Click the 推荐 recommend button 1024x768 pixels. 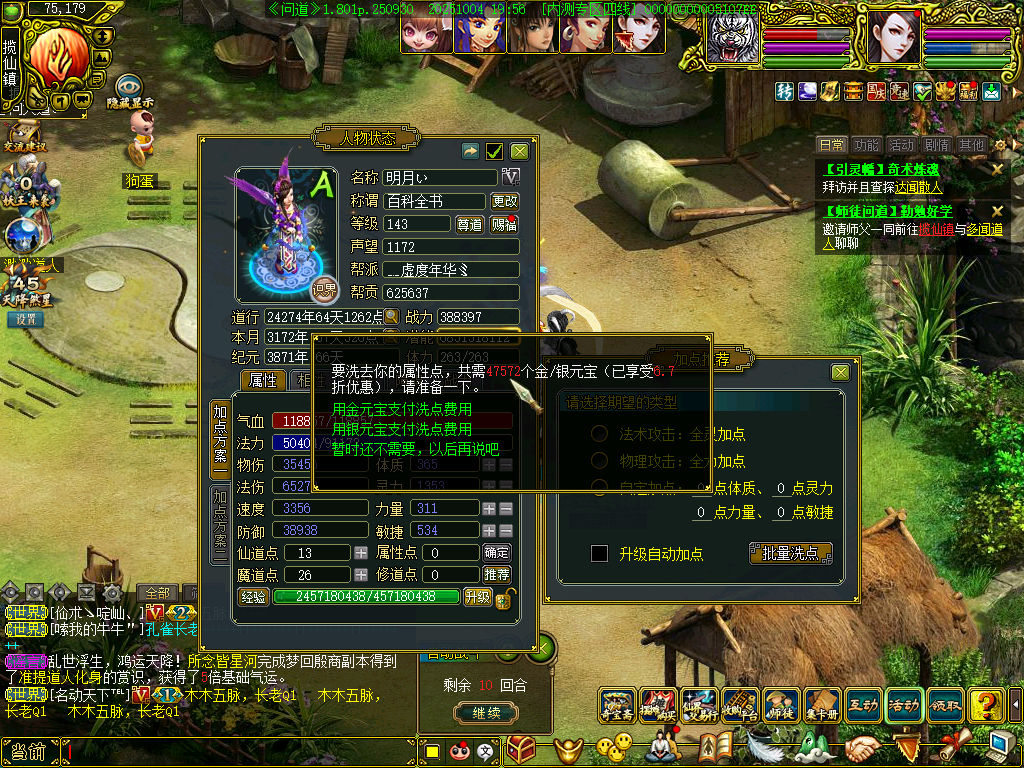pyautogui.click(x=497, y=575)
